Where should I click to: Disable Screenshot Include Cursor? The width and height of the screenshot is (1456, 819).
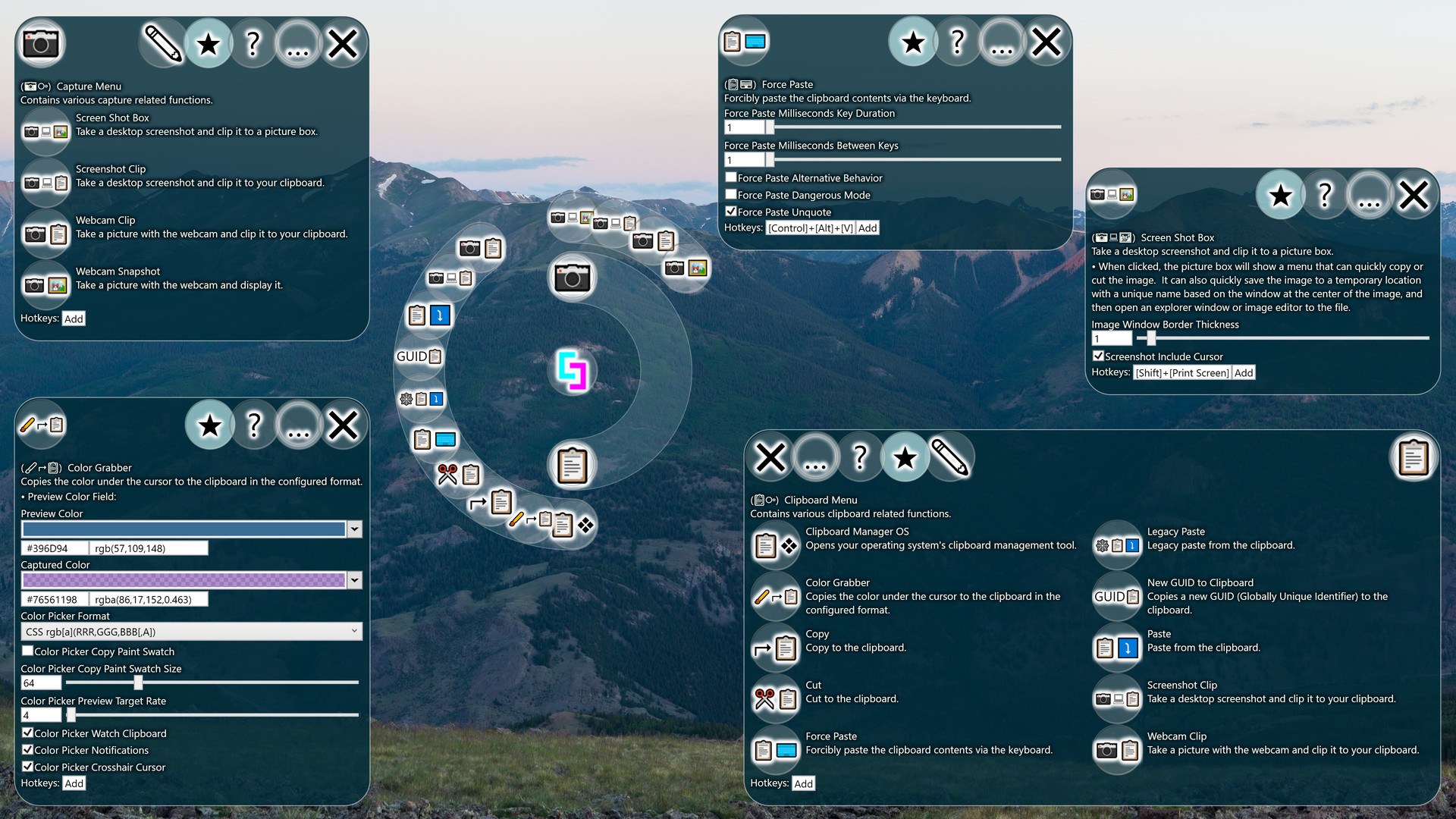1097,356
